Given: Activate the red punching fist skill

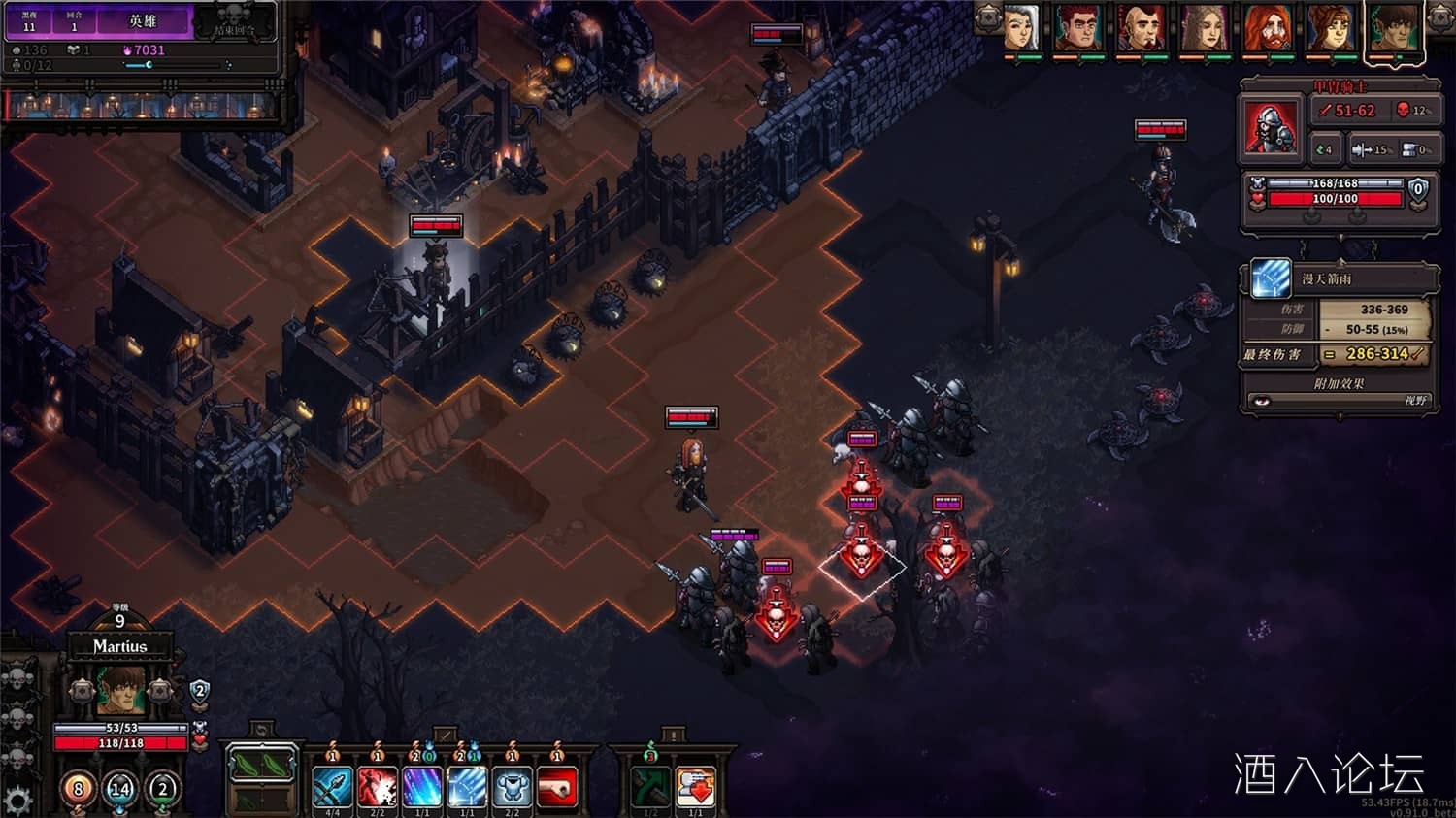Looking at the screenshot, I should coord(556,787).
